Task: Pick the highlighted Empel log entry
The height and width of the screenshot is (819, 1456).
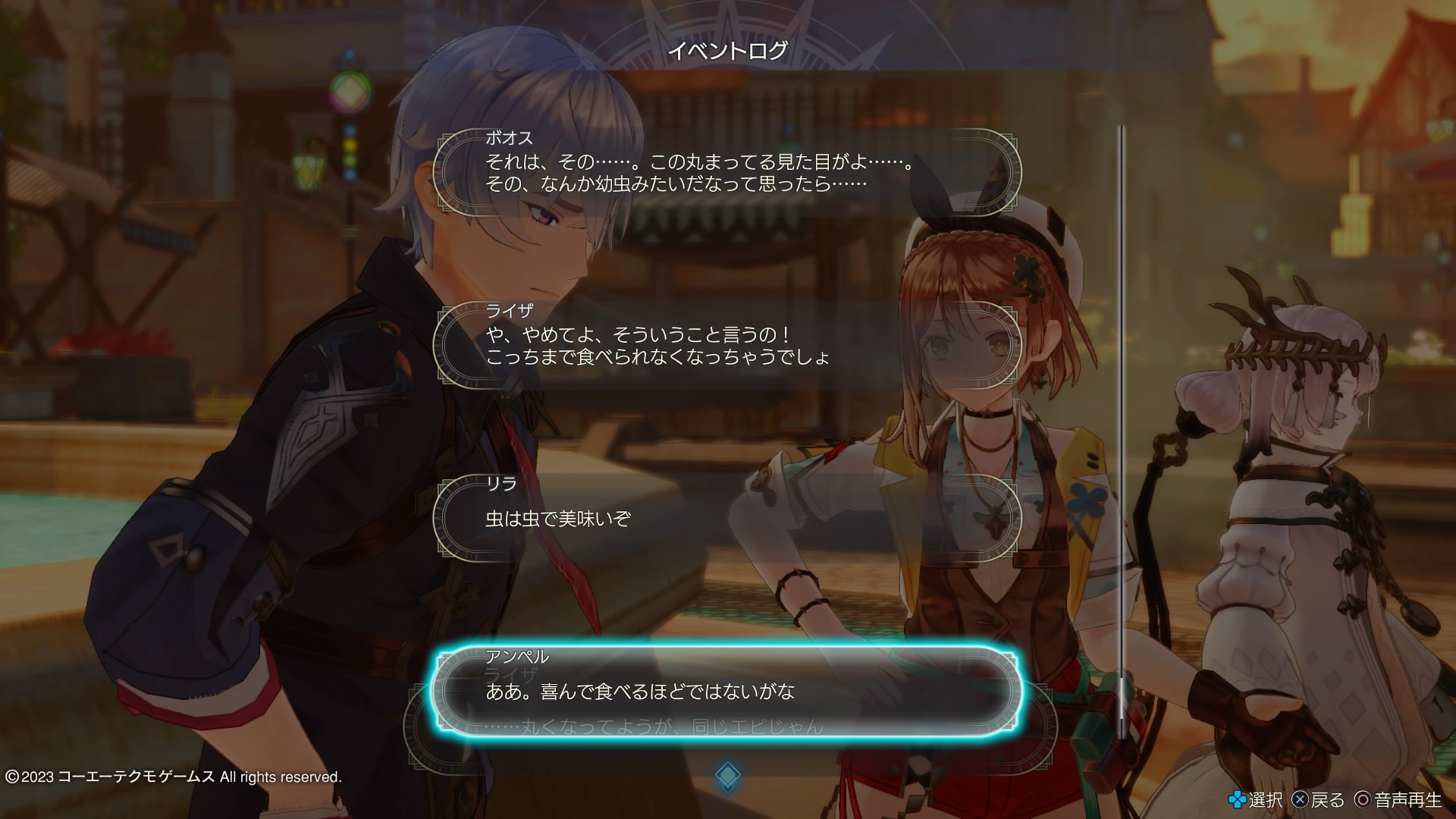Action: (x=726, y=691)
